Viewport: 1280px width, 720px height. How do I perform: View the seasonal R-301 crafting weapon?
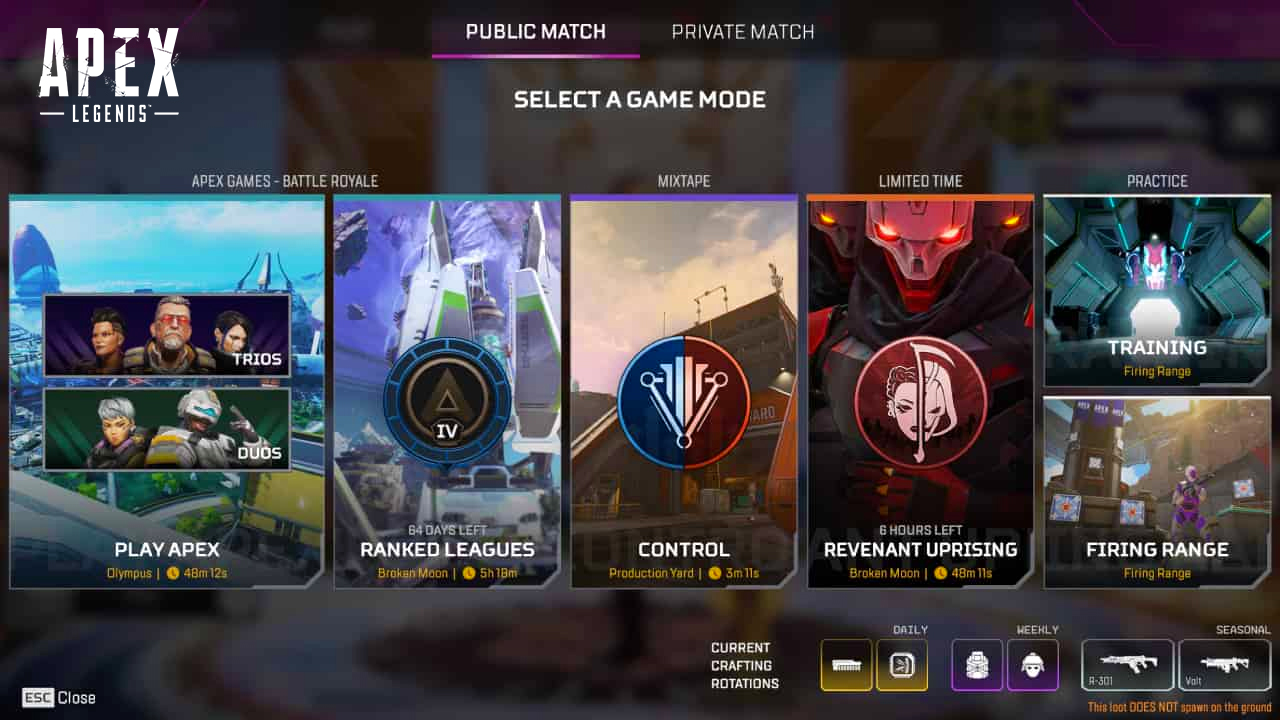(x=1127, y=662)
